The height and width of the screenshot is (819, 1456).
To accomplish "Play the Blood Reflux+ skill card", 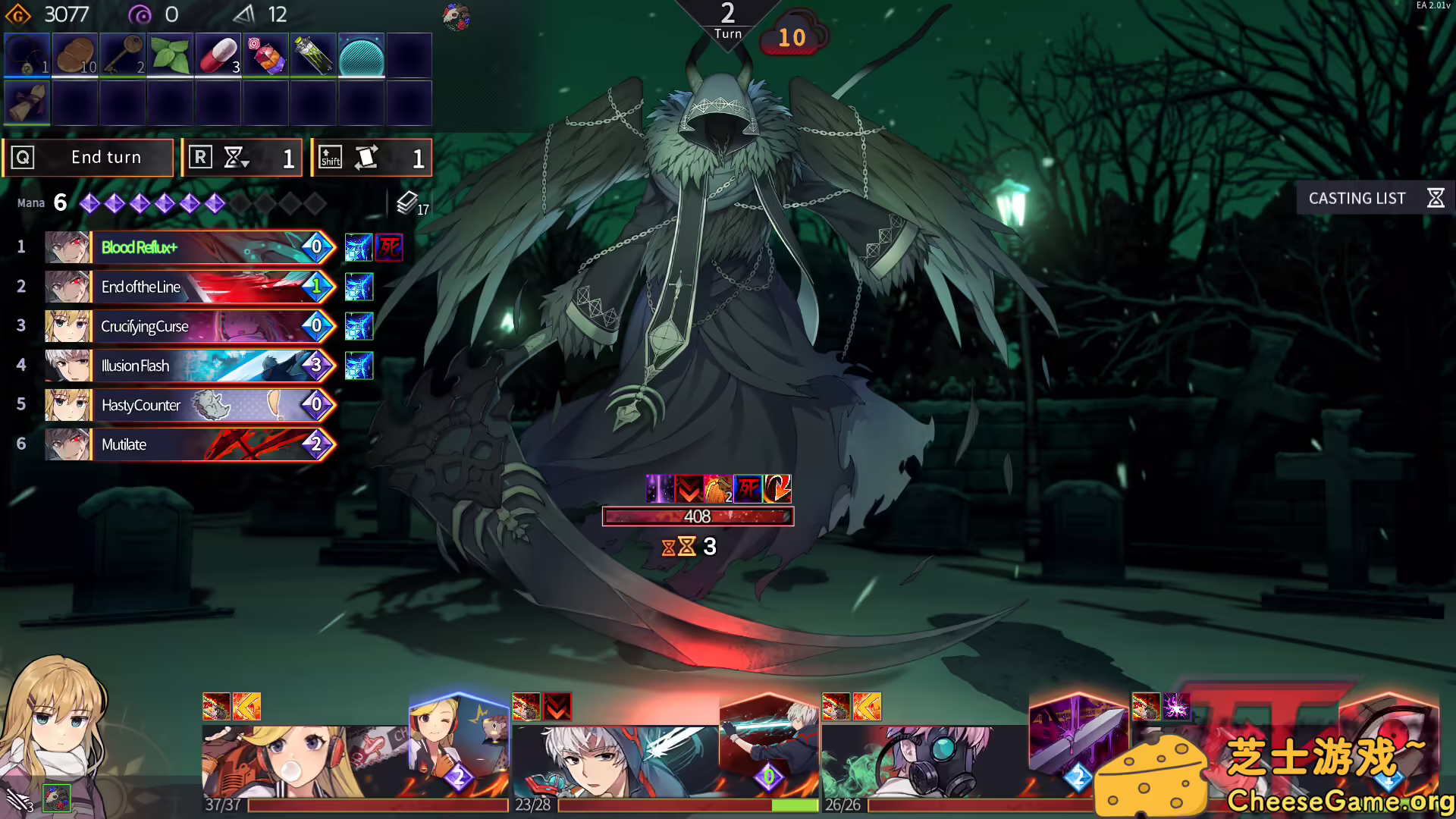I will [x=190, y=247].
